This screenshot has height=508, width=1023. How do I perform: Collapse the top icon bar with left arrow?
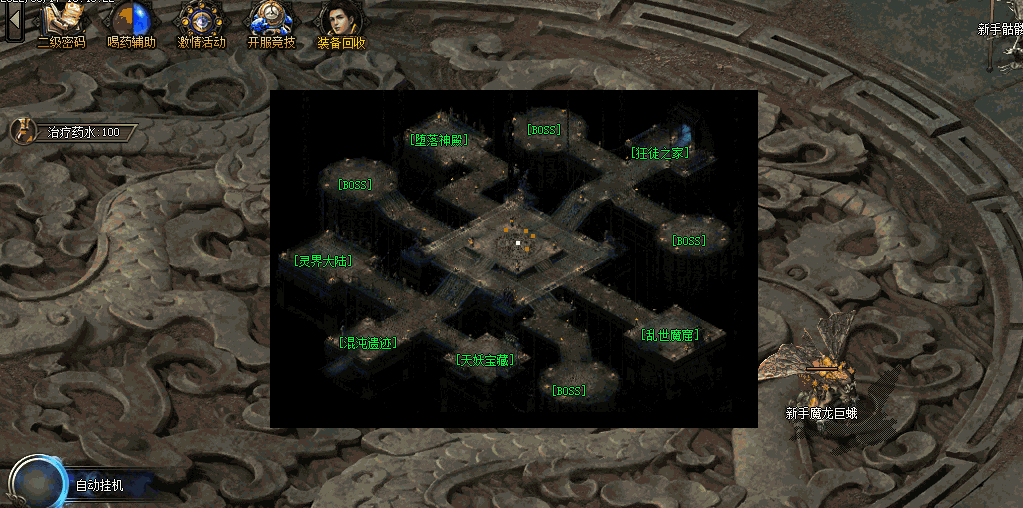tap(14, 21)
